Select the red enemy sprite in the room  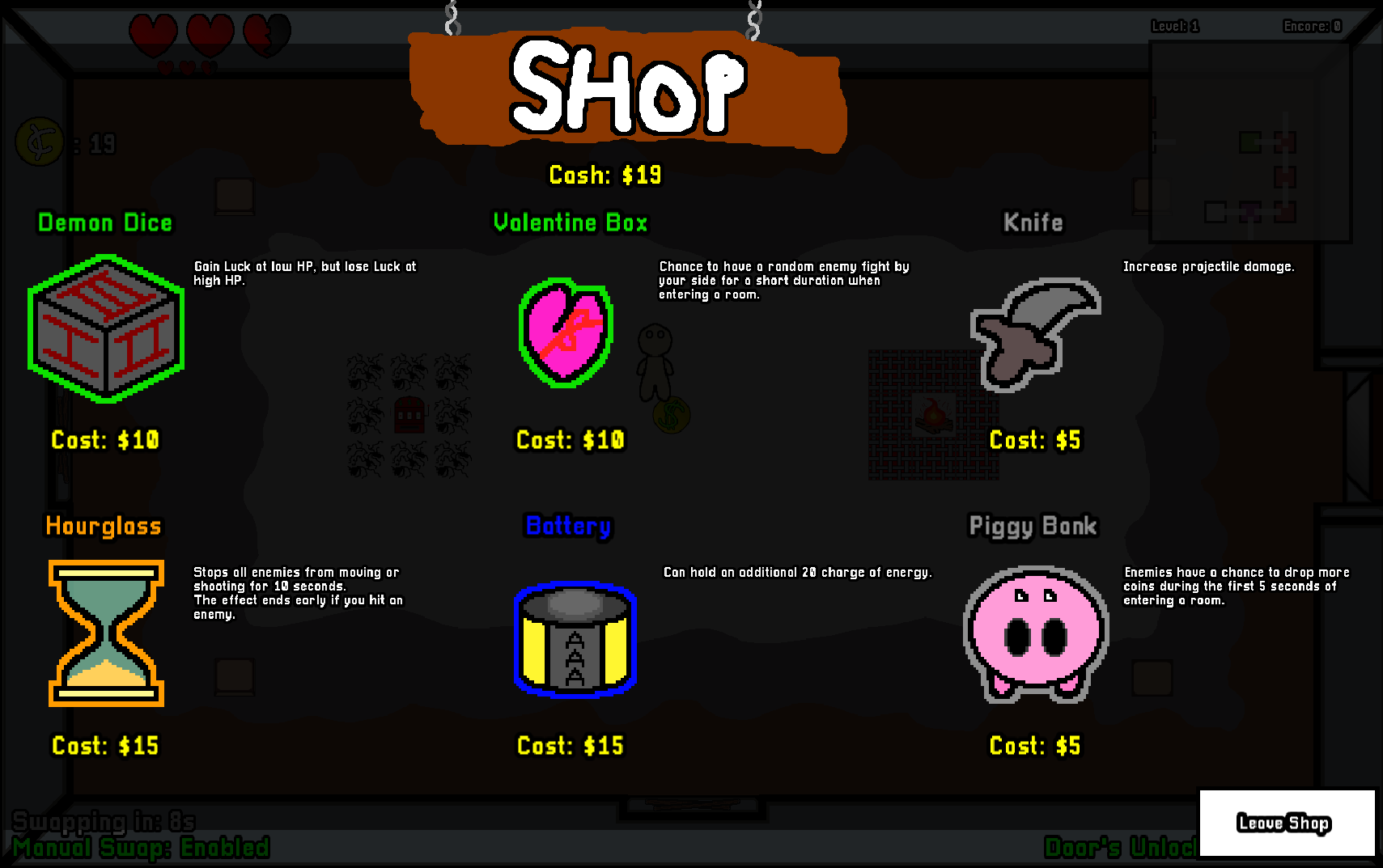point(409,414)
